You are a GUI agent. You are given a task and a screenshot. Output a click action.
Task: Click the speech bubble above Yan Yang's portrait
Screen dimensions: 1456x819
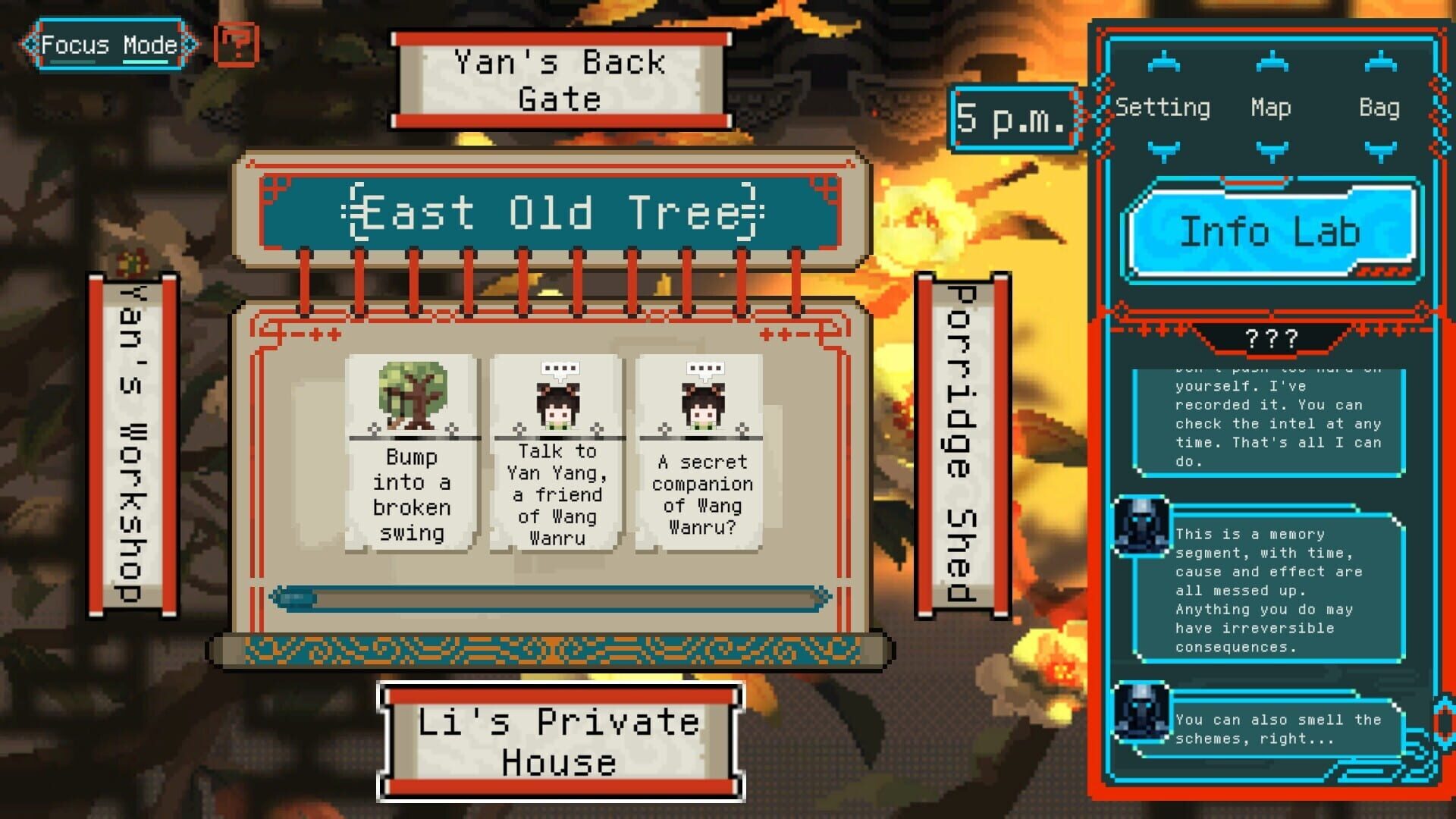(559, 366)
